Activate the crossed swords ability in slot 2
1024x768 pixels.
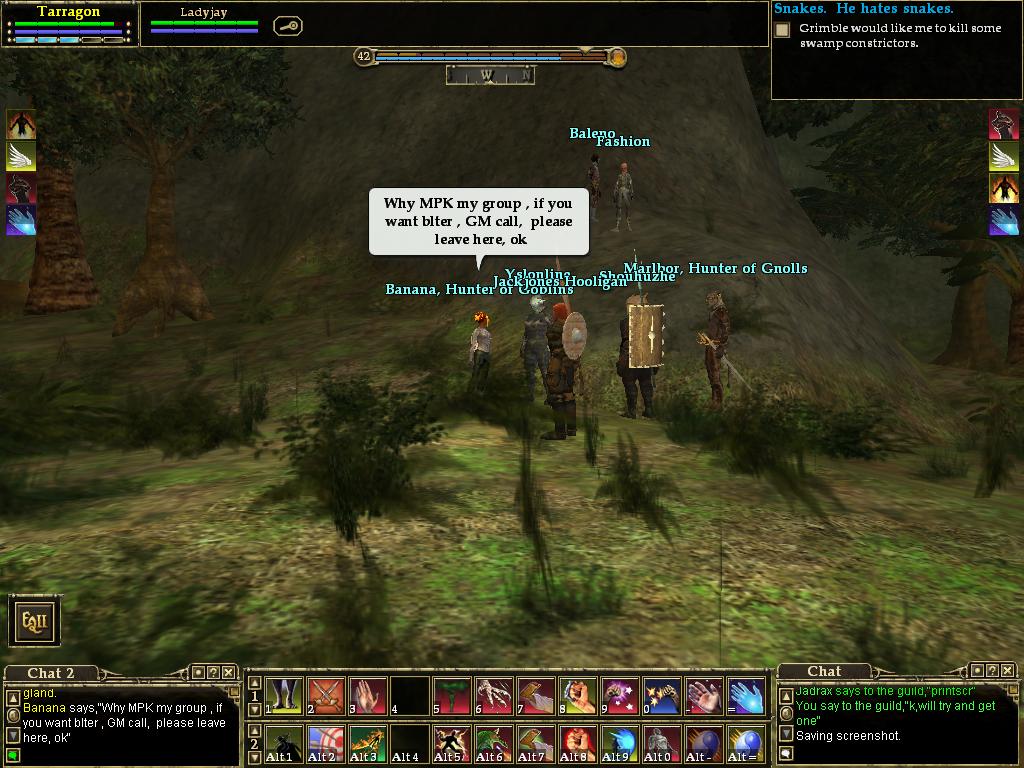tap(326, 696)
